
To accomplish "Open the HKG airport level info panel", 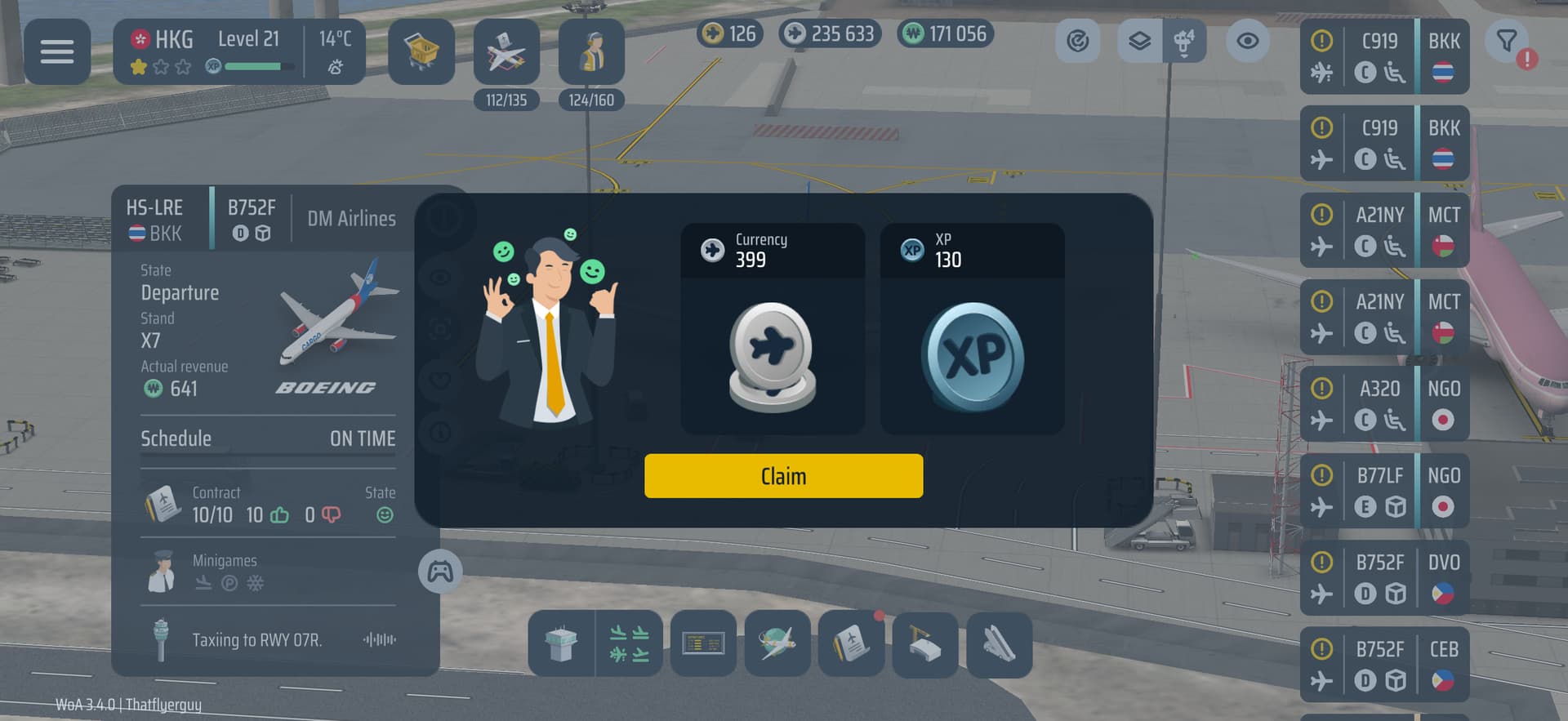I will (238, 52).
